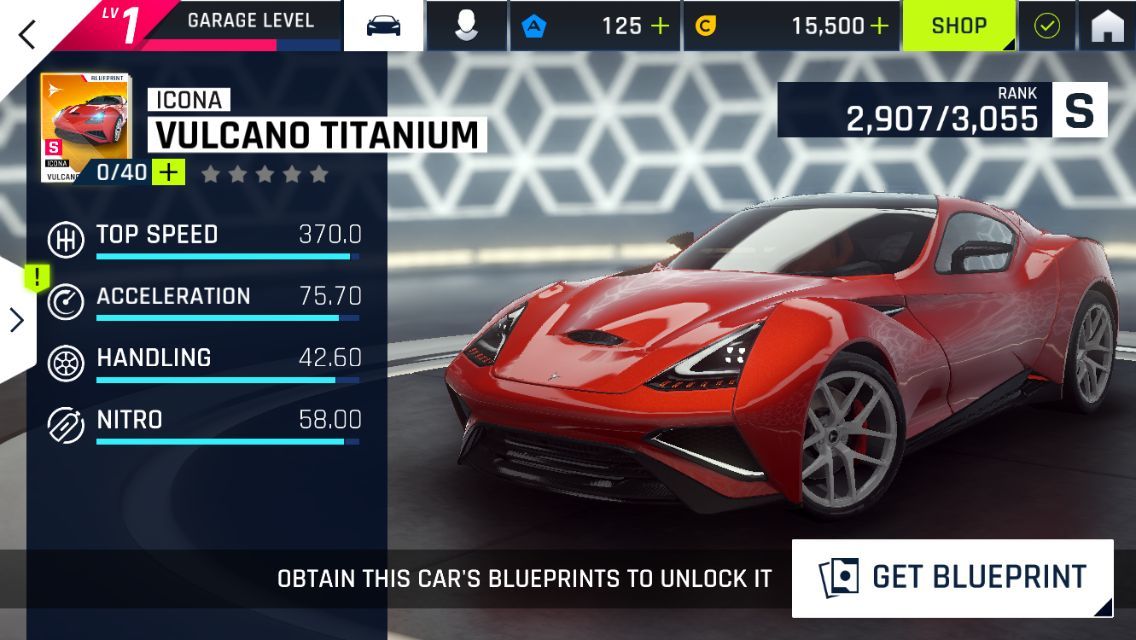Get blueprint for this car
The image size is (1136, 640).
click(952, 577)
